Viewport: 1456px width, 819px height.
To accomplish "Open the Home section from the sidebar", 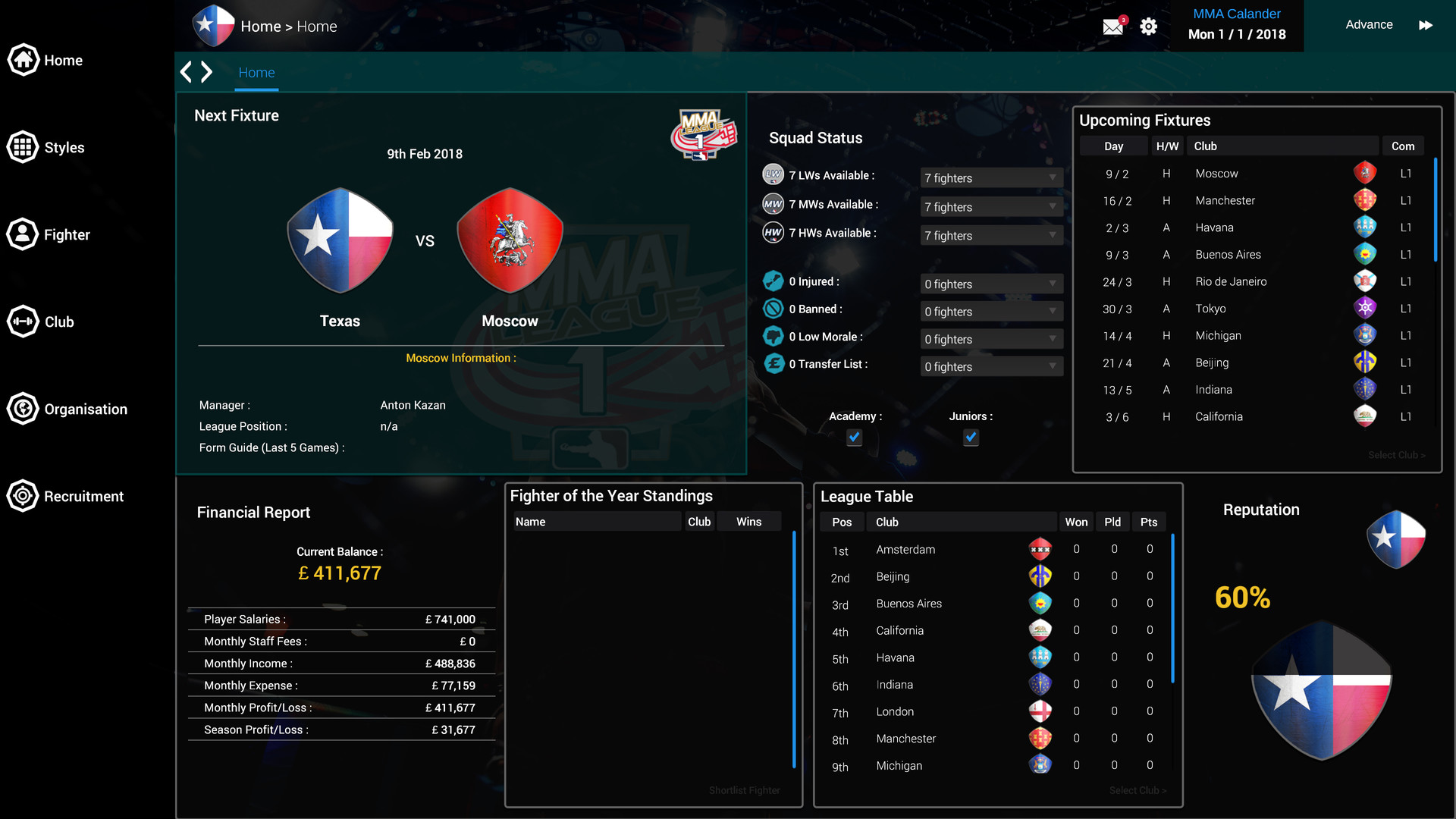I will [x=23, y=59].
